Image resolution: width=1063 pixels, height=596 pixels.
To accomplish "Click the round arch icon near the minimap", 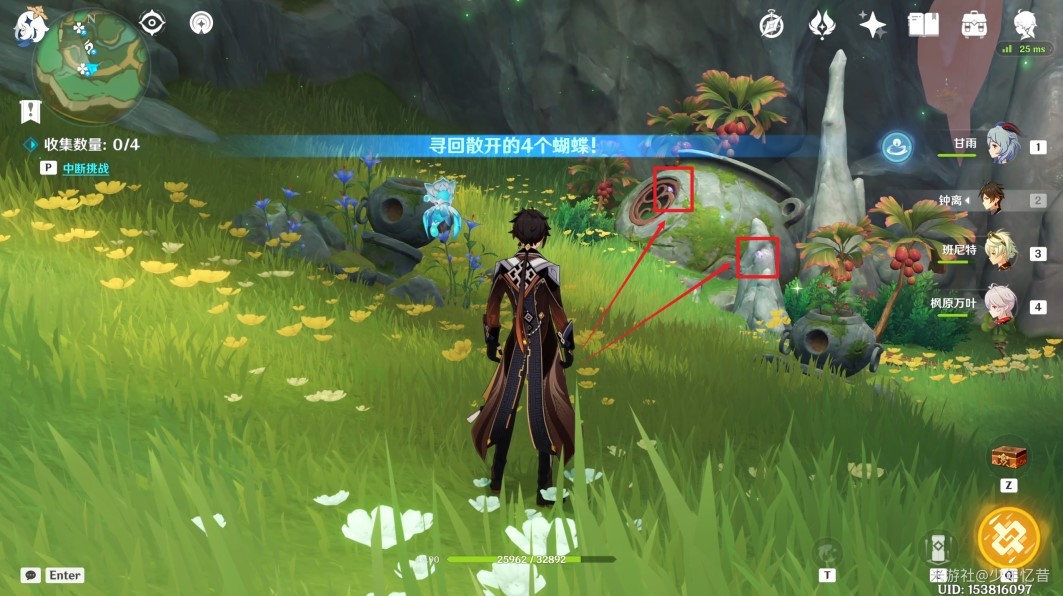I will (201, 23).
